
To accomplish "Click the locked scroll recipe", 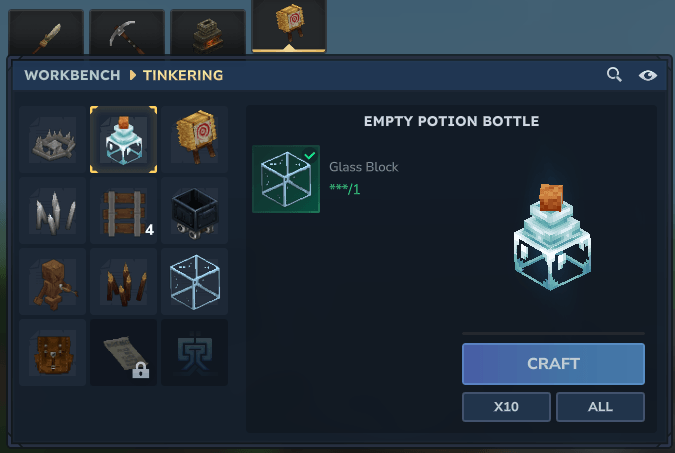I will point(123,352).
